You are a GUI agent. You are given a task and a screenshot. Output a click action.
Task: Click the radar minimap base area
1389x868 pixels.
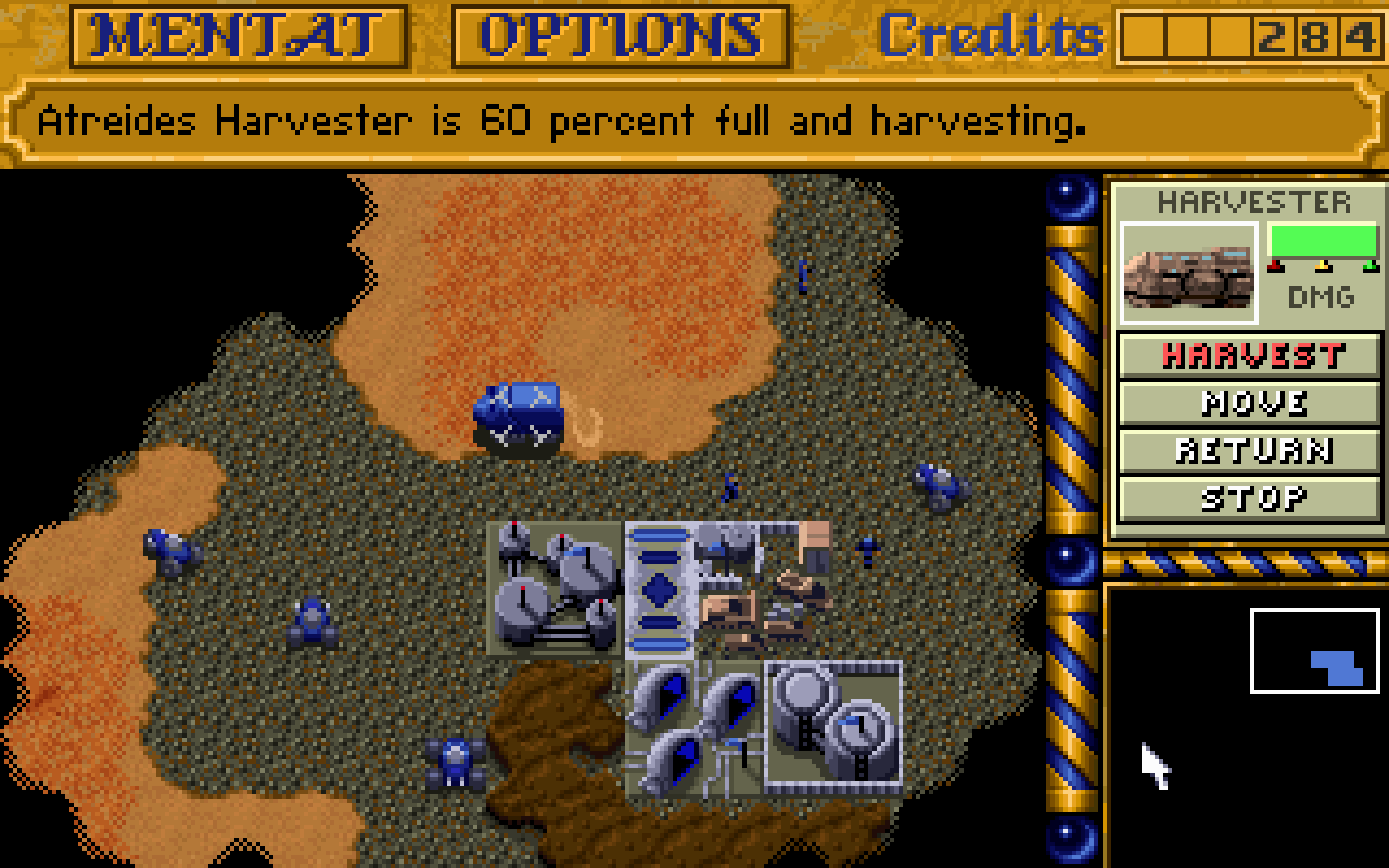[1337, 667]
